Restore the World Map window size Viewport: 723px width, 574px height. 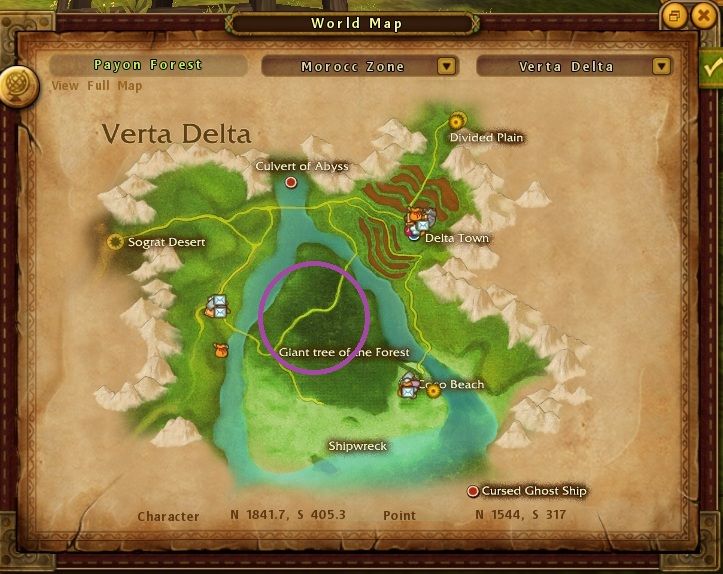[x=675, y=16]
